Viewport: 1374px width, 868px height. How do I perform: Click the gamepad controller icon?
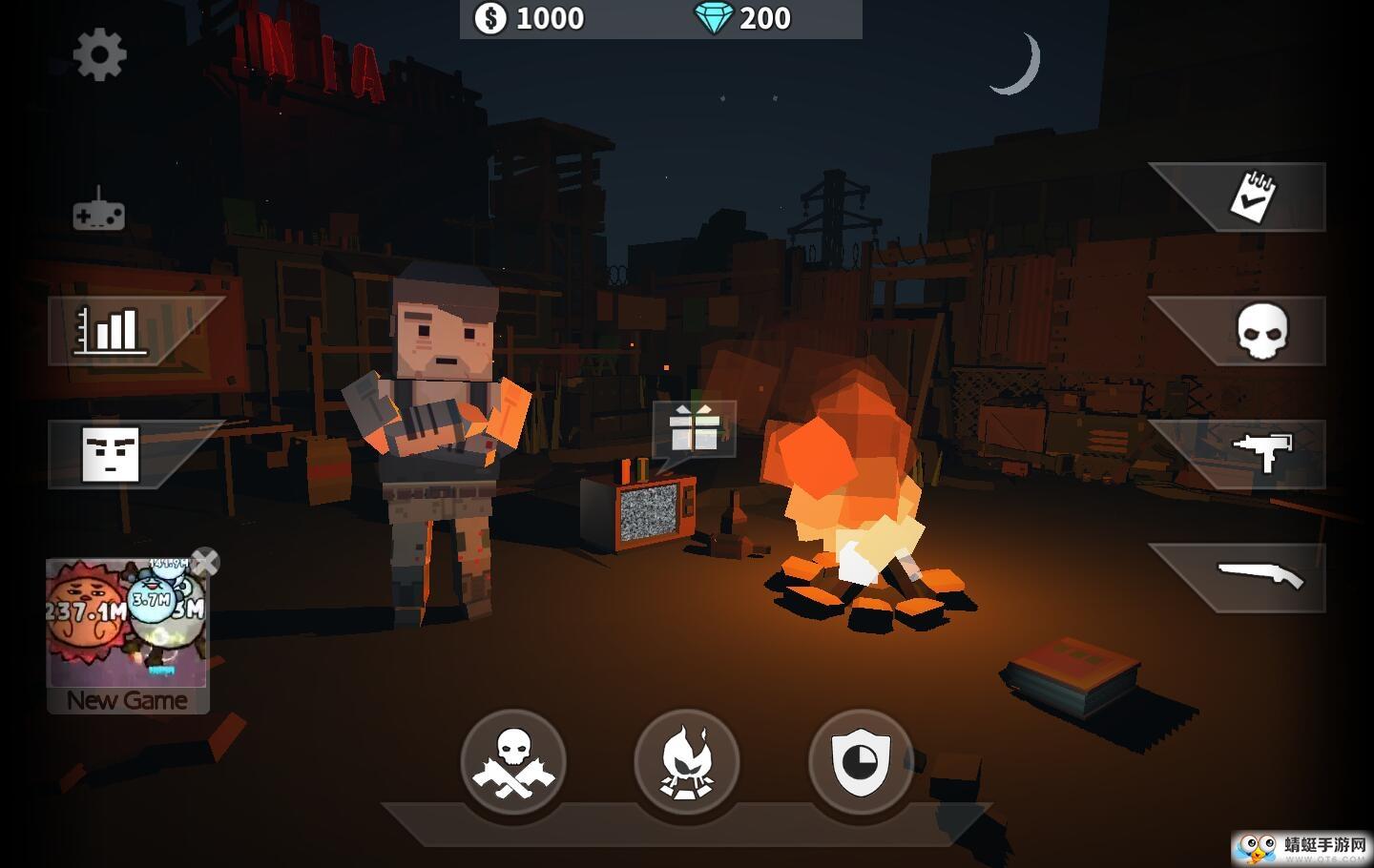tap(99, 212)
